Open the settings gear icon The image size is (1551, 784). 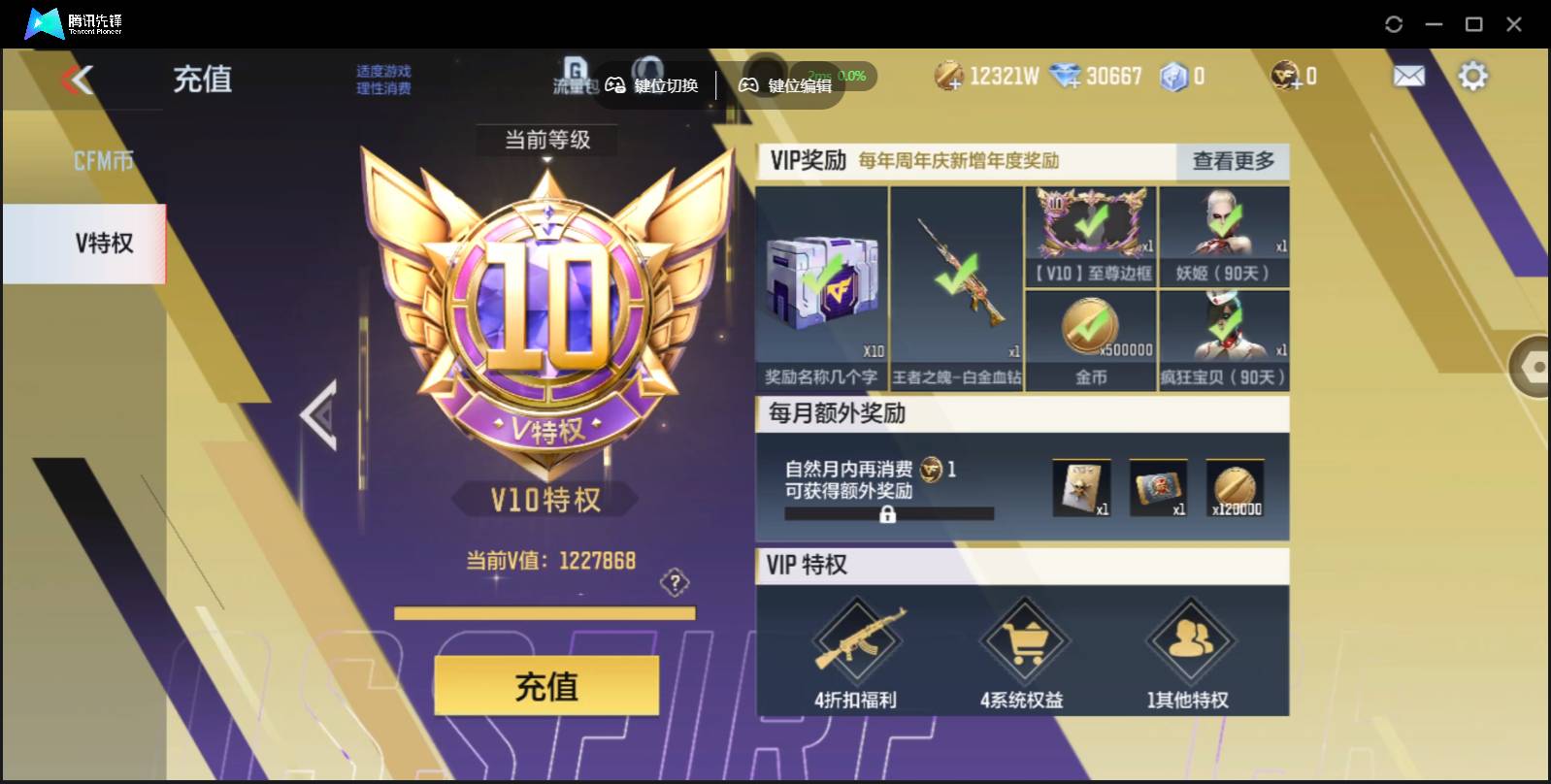coord(1474,74)
